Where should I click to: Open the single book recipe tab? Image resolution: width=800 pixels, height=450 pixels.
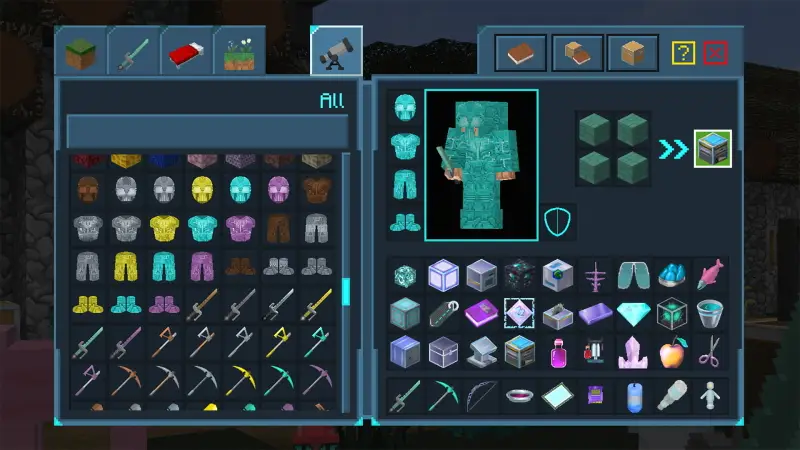(521, 52)
